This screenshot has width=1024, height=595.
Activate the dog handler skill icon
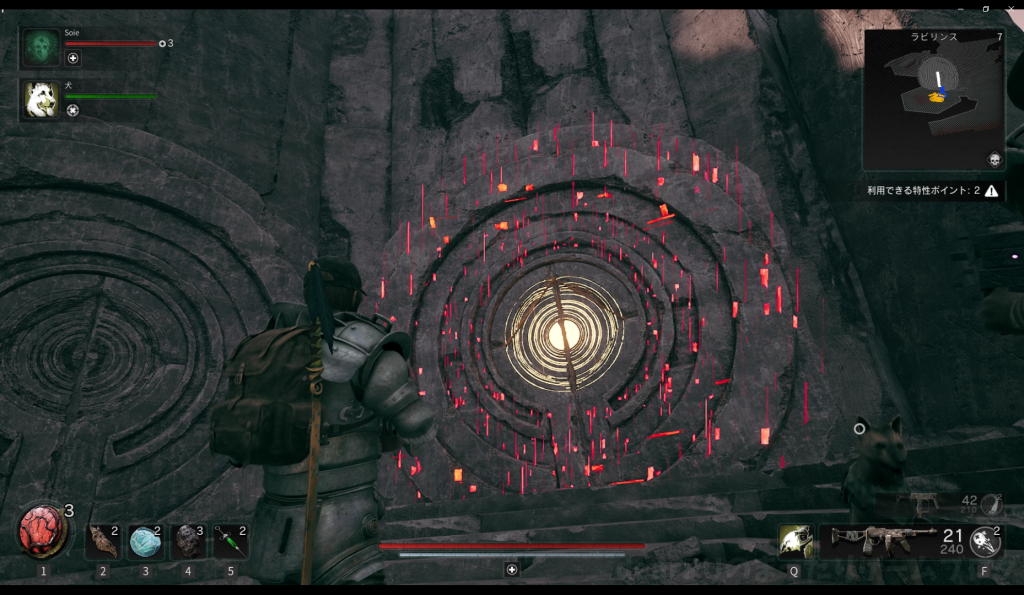[x=795, y=541]
